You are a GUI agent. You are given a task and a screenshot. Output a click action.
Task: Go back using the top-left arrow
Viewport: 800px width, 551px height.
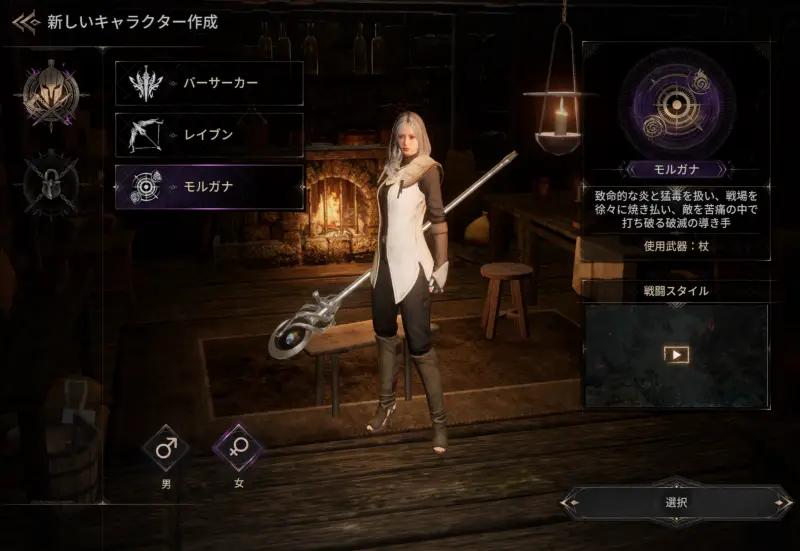tap(26, 21)
